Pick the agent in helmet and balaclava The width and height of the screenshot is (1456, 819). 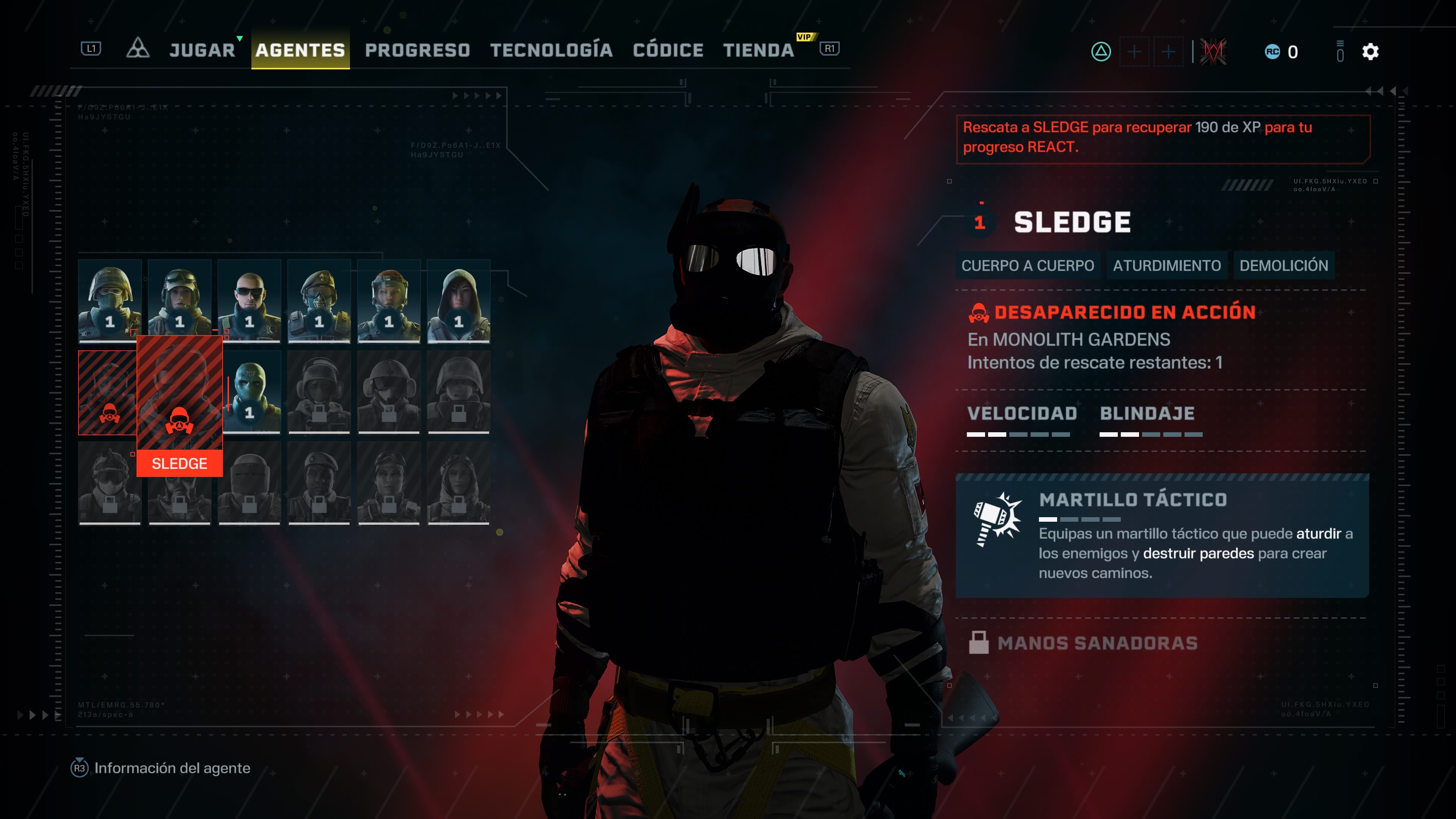coord(110,301)
